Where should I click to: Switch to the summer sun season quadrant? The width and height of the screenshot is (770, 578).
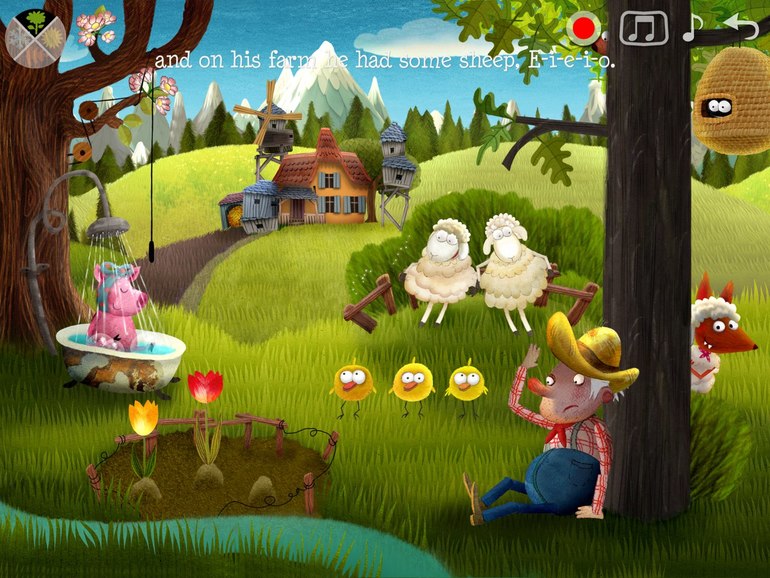click(53, 37)
